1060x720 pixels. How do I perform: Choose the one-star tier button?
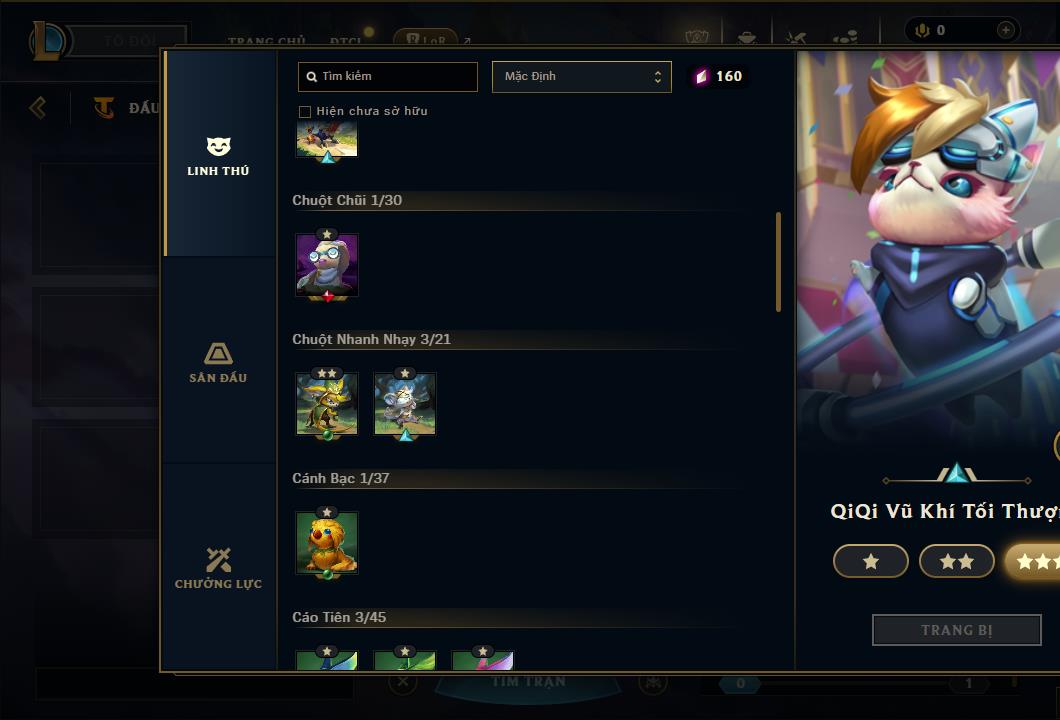tap(870, 561)
